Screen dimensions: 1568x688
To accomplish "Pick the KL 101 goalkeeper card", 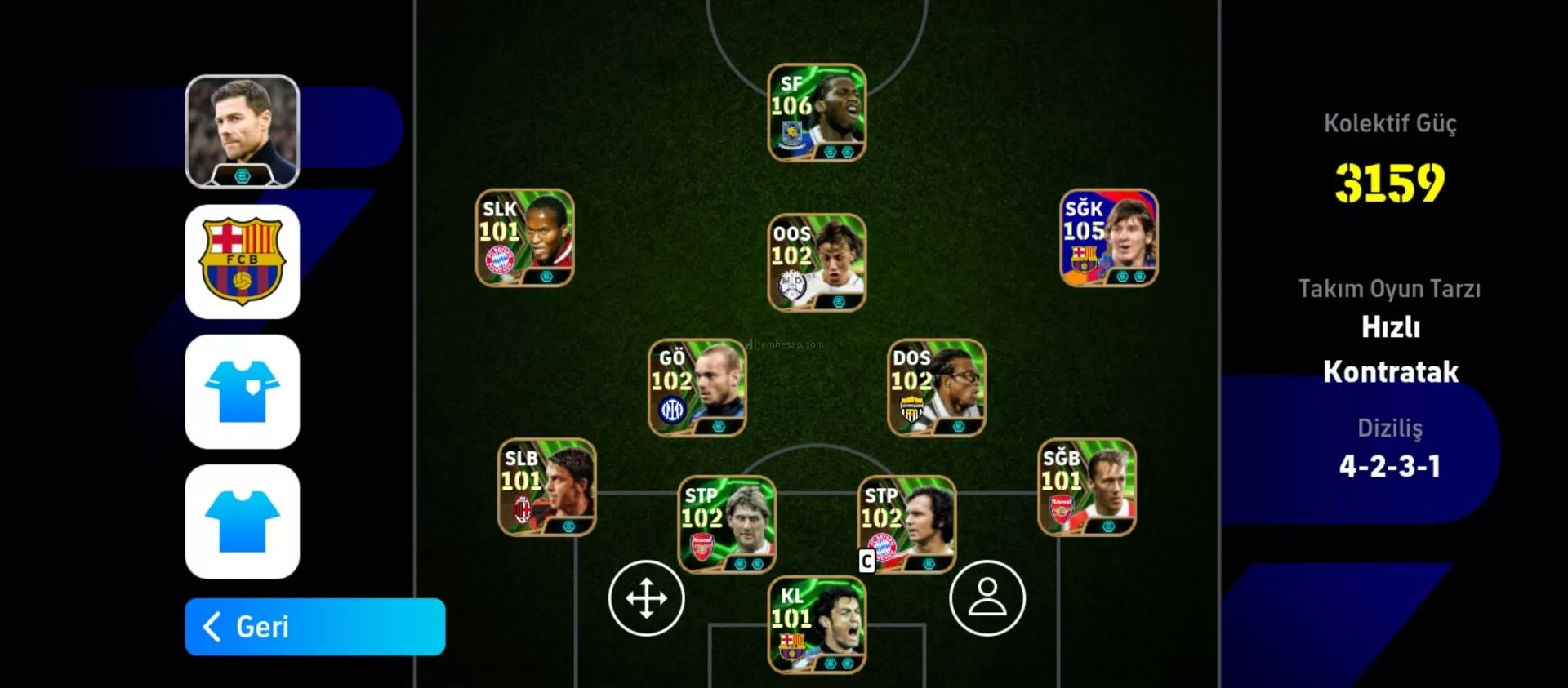I will [817, 624].
